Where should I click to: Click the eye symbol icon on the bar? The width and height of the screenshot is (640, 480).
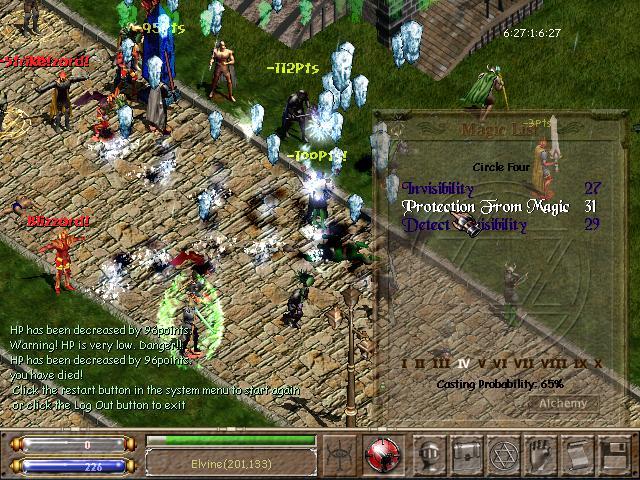click(340, 453)
